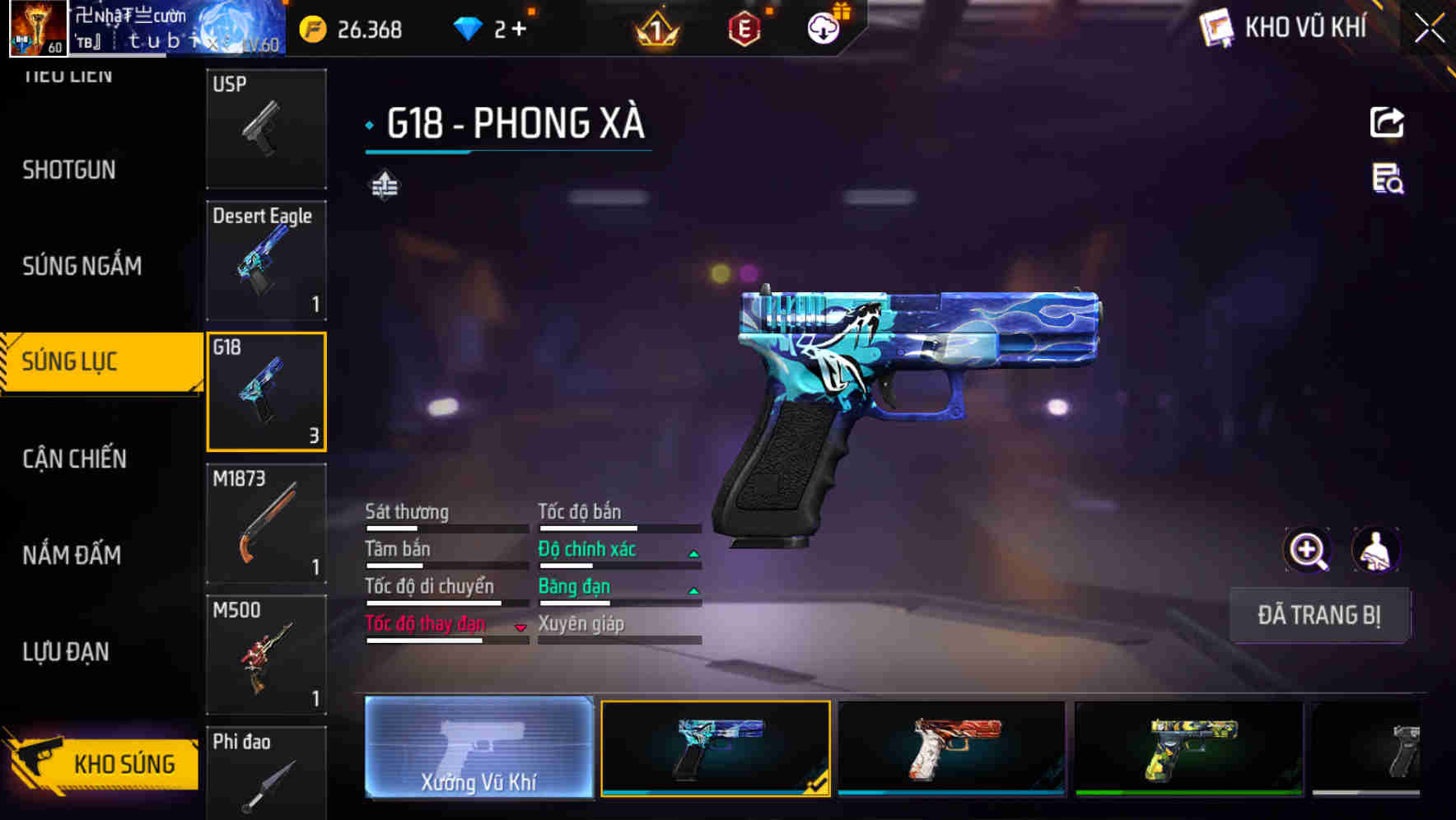Open the rank crown badge

tap(658, 29)
